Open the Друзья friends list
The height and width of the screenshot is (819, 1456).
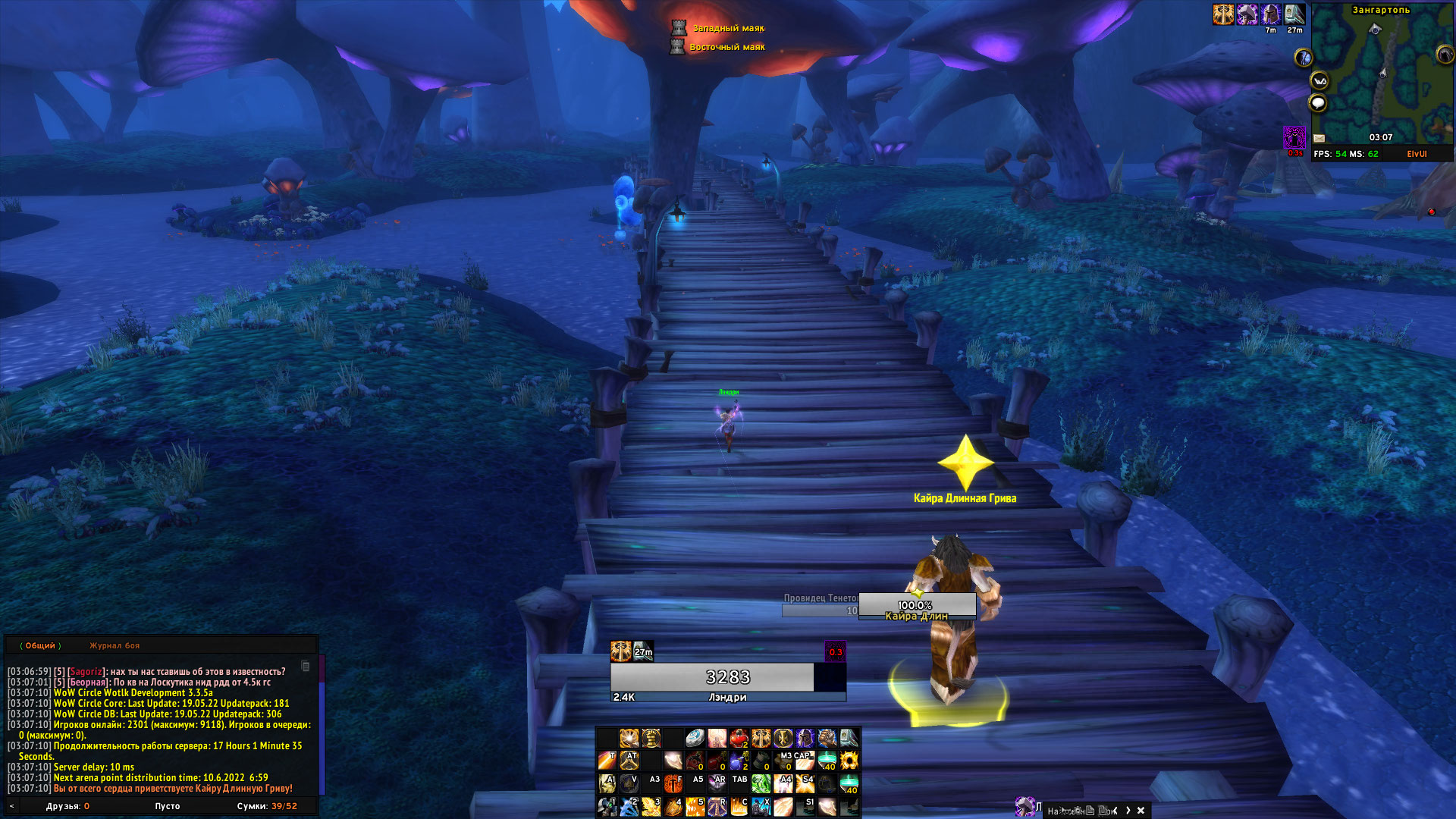click(67, 806)
